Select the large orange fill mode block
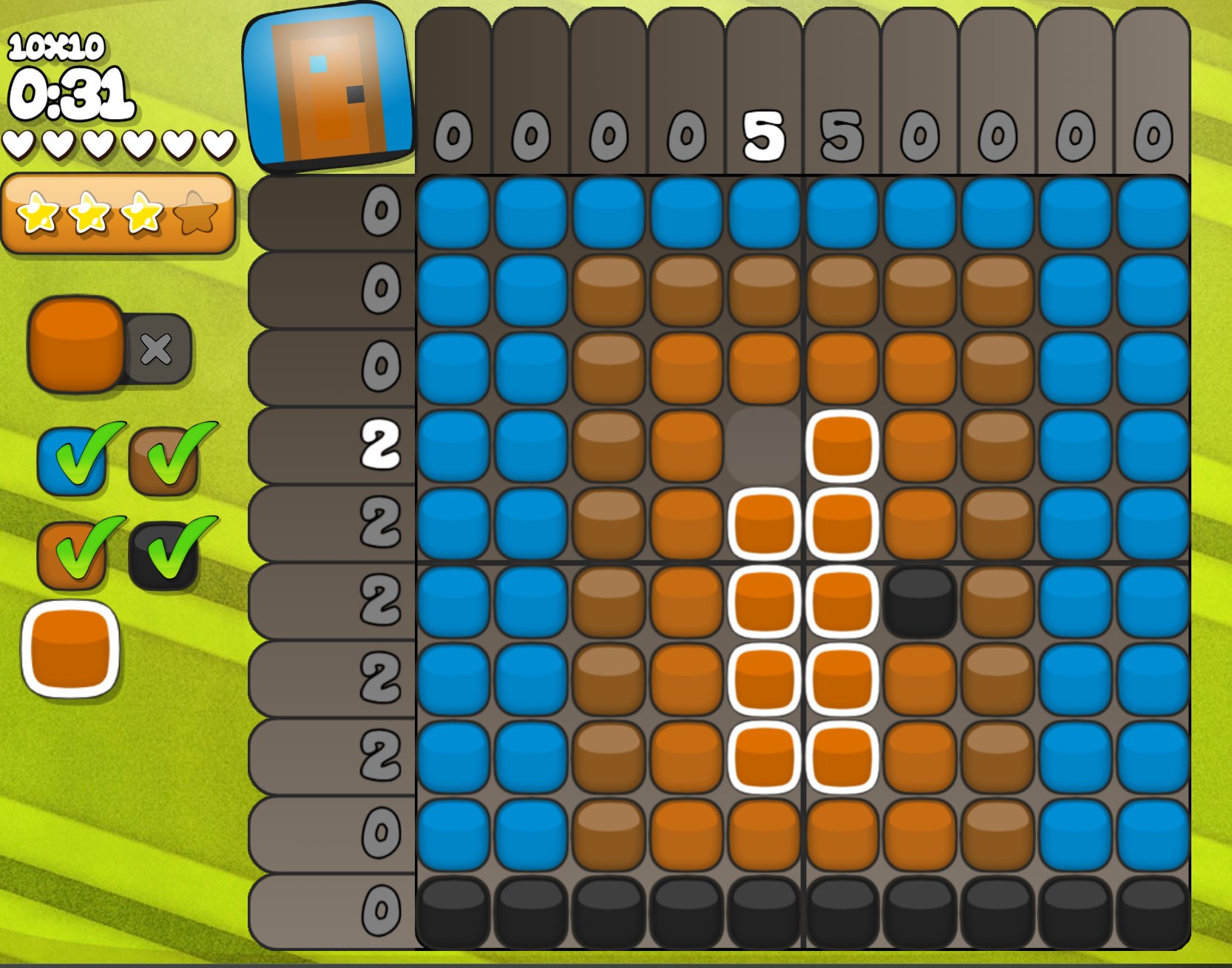The height and width of the screenshot is (968, 1232). (76, 344)
